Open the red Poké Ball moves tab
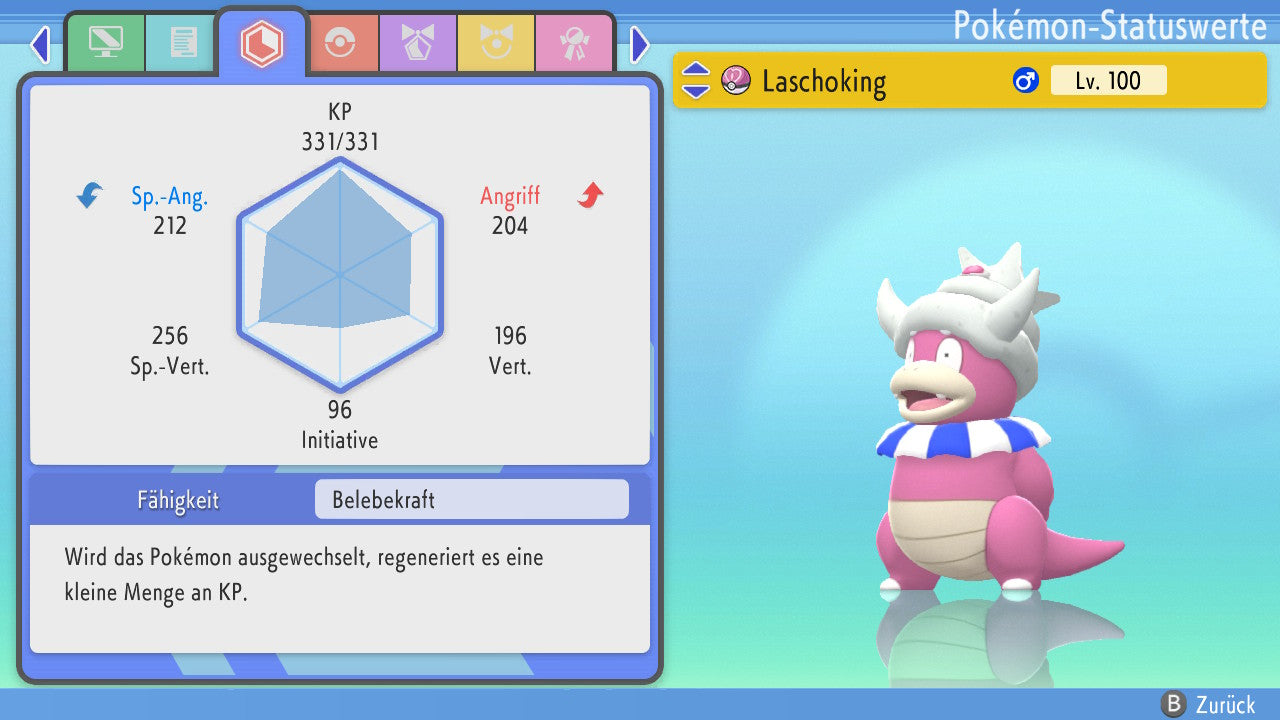1280x720 pixels. 341,43
